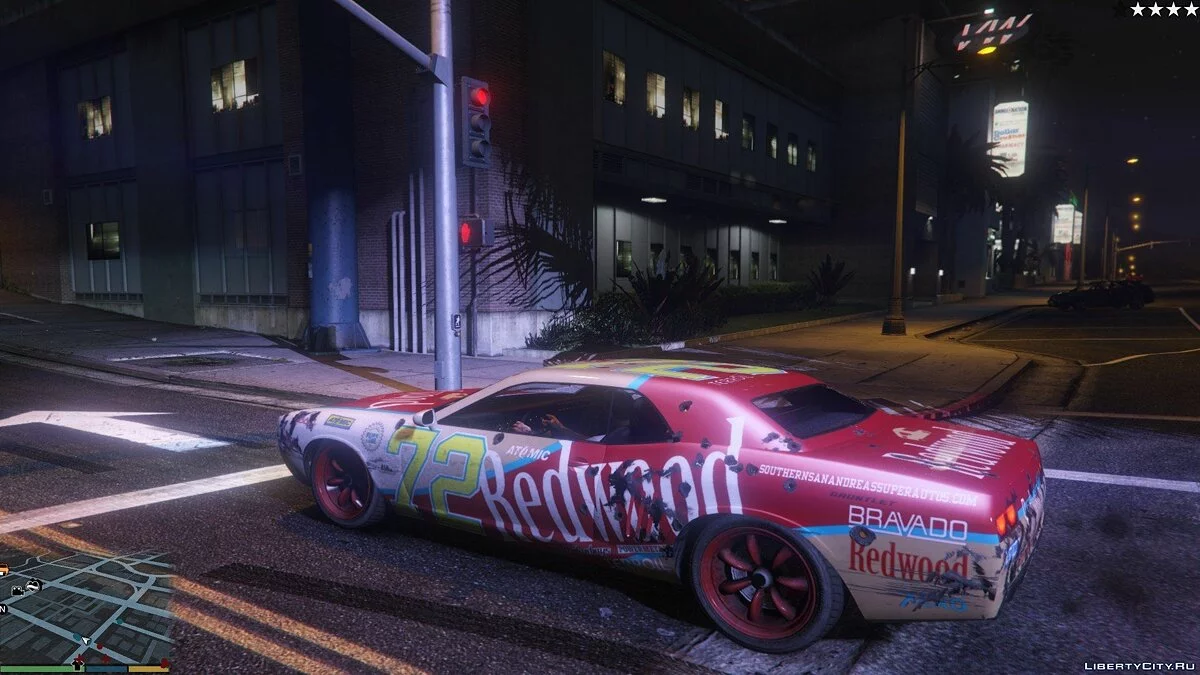Image resolution: width=1200 pixels, height=675 pixels.
Task: Click the north N marker on the minimap
Action: (x=3, y=608)
